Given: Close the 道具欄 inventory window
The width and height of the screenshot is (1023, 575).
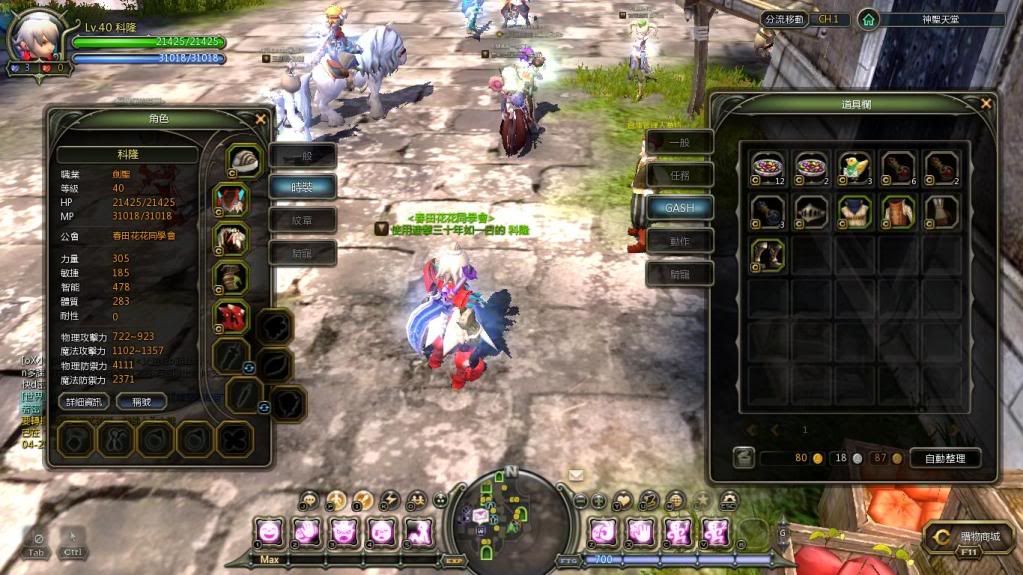Looking at the screenshot, I should pyautogui.click(x=986, y=103).
